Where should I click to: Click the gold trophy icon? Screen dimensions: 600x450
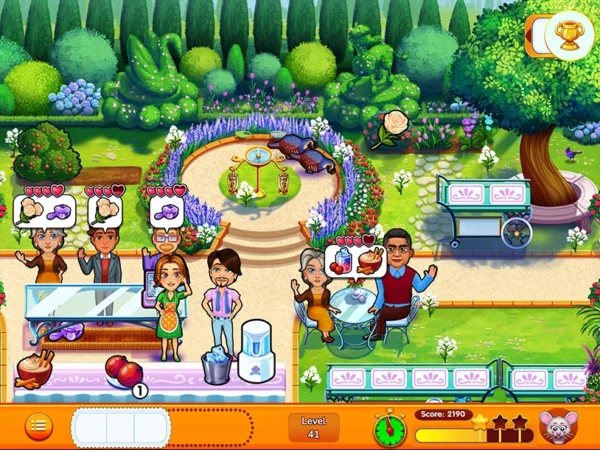click(x=570, y=36)
